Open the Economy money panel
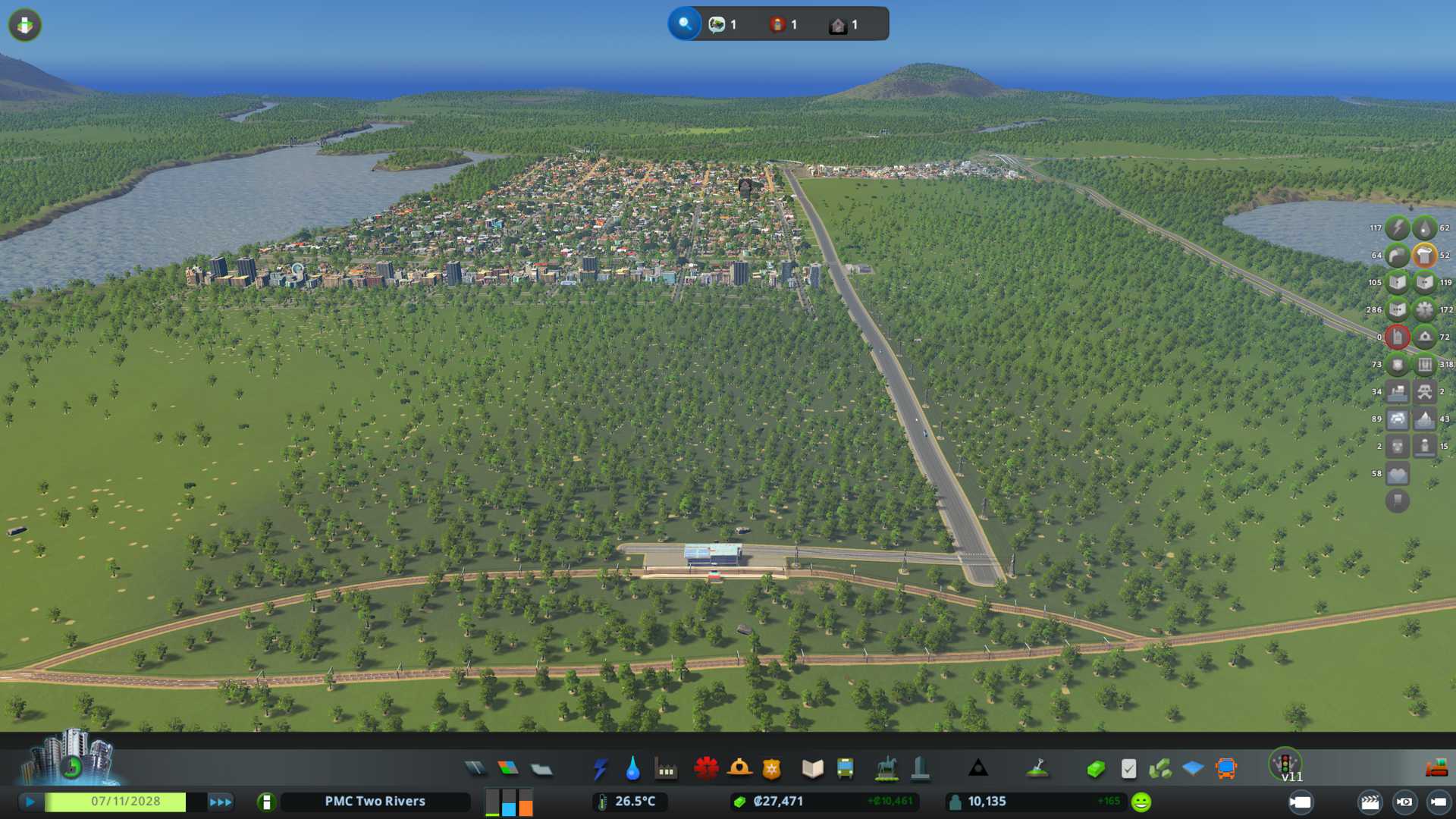This screenshot has height=819, width=1456. [1096, 769]
